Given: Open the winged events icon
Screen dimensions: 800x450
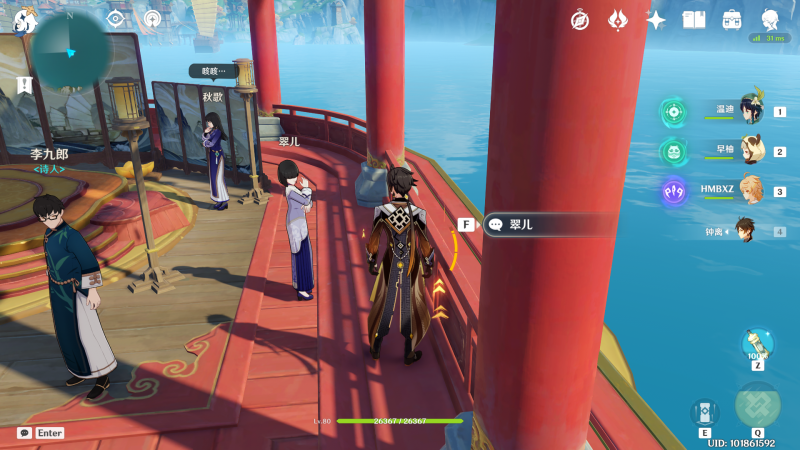Looking at the screenshot, I should click(618, 20).
